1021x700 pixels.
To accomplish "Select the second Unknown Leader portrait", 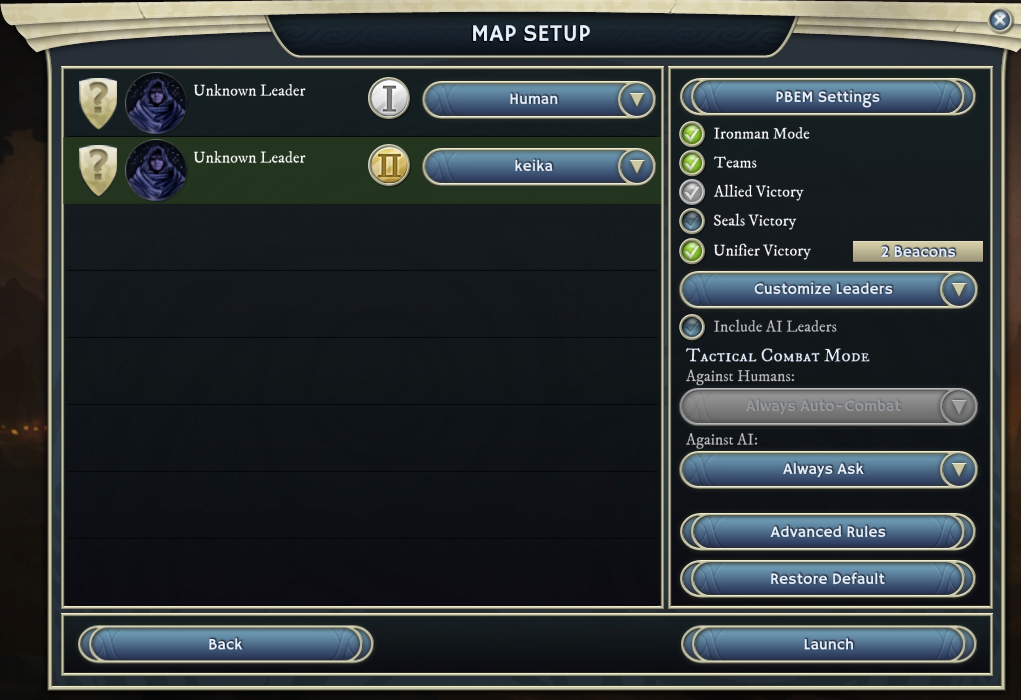I will (x=156, y=170).
